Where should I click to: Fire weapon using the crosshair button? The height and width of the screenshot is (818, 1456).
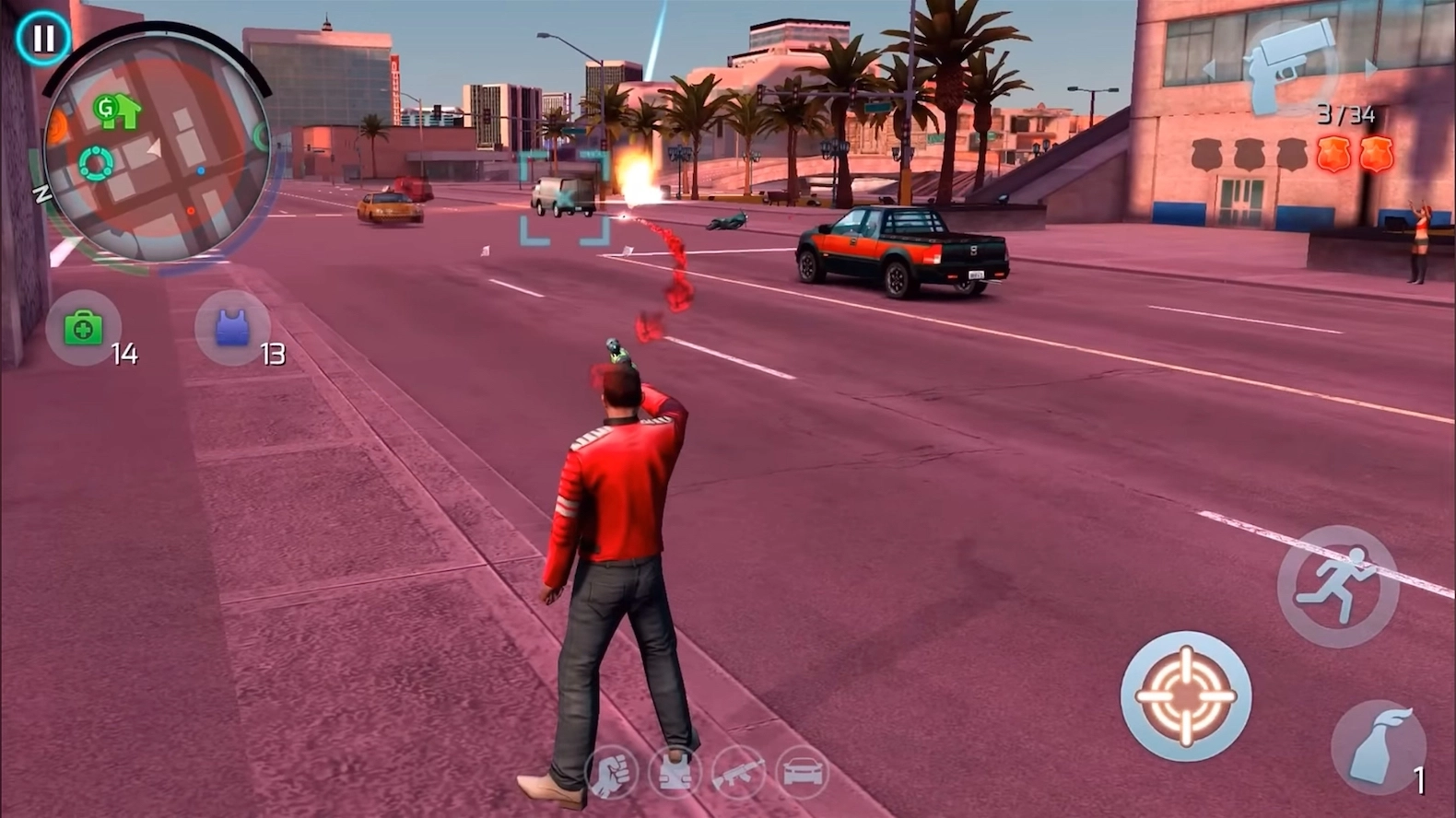pyautogui.click(x=1185, y=696)
